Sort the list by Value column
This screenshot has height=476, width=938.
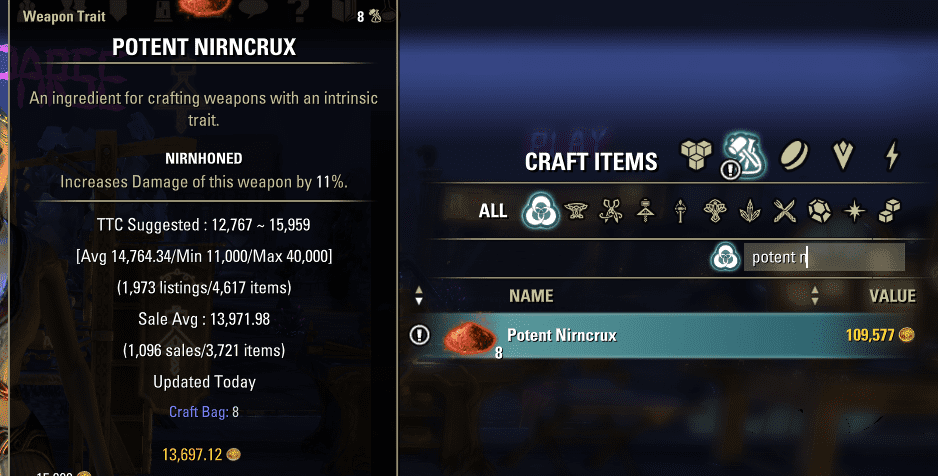pos(892,296)
